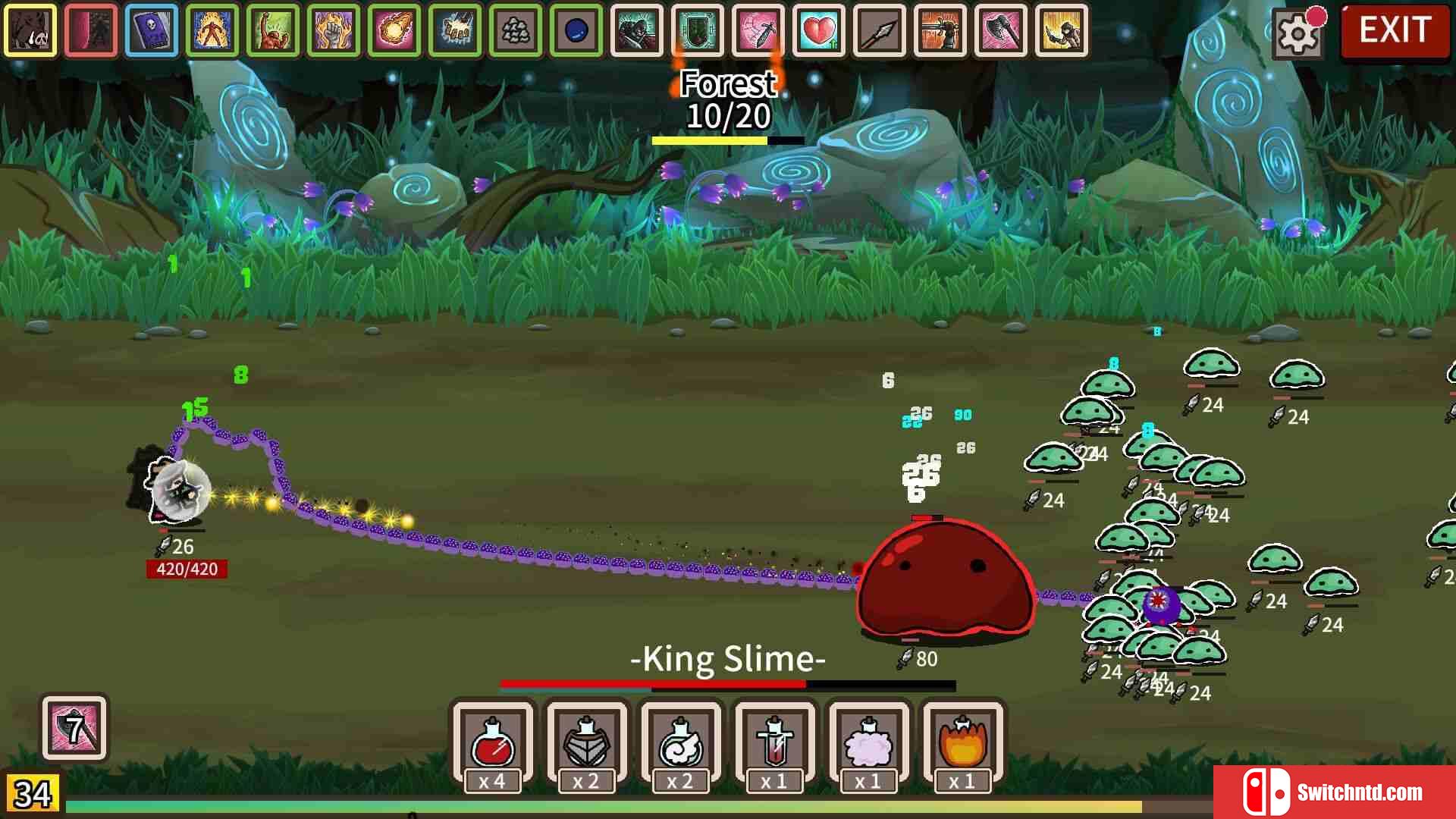Use the red health potion

tap(493, 744)
